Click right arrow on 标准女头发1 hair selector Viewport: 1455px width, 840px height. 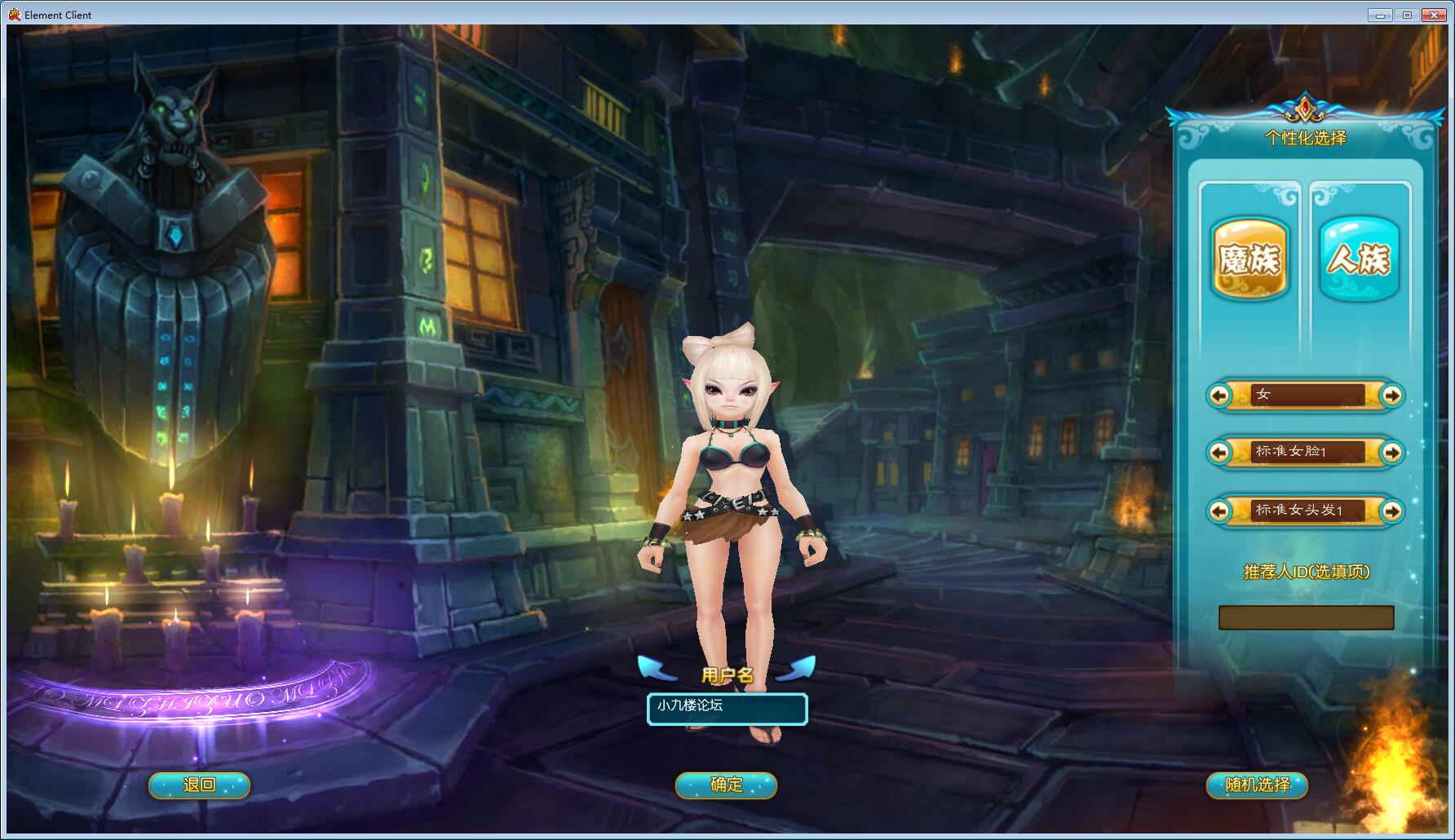point(1393,511)
